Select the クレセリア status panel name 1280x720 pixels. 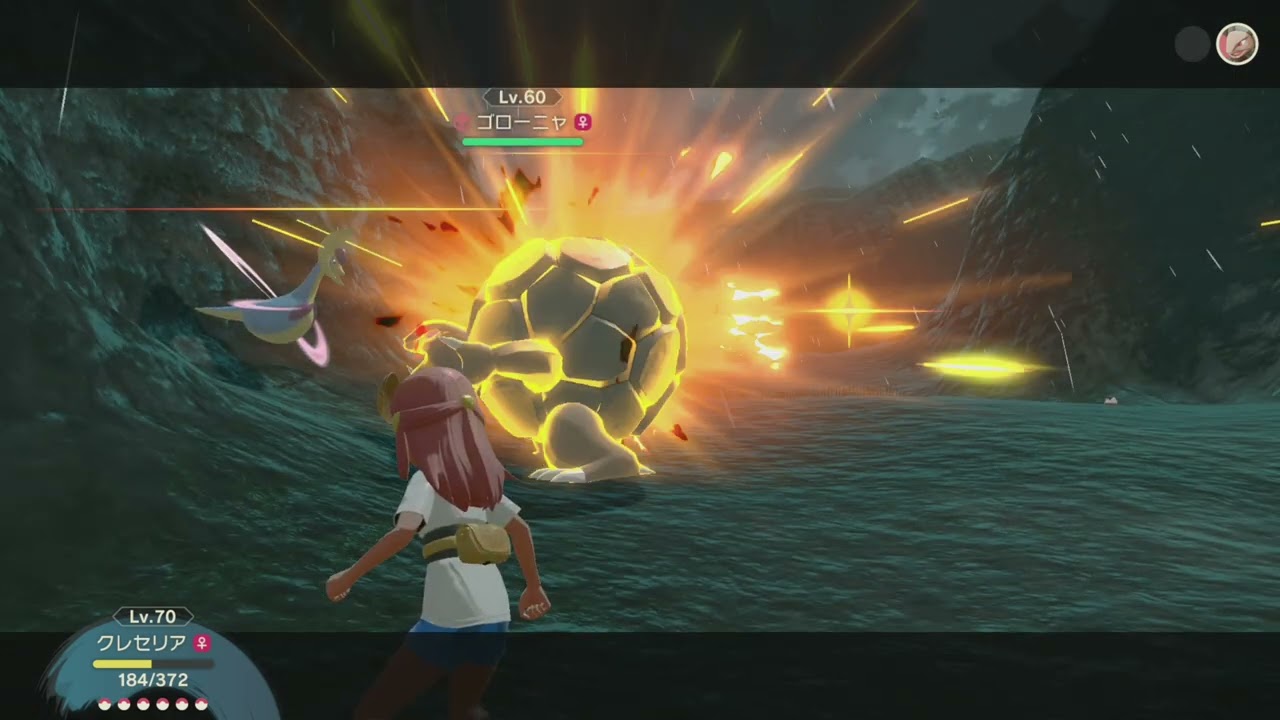(x=141, y=642)
